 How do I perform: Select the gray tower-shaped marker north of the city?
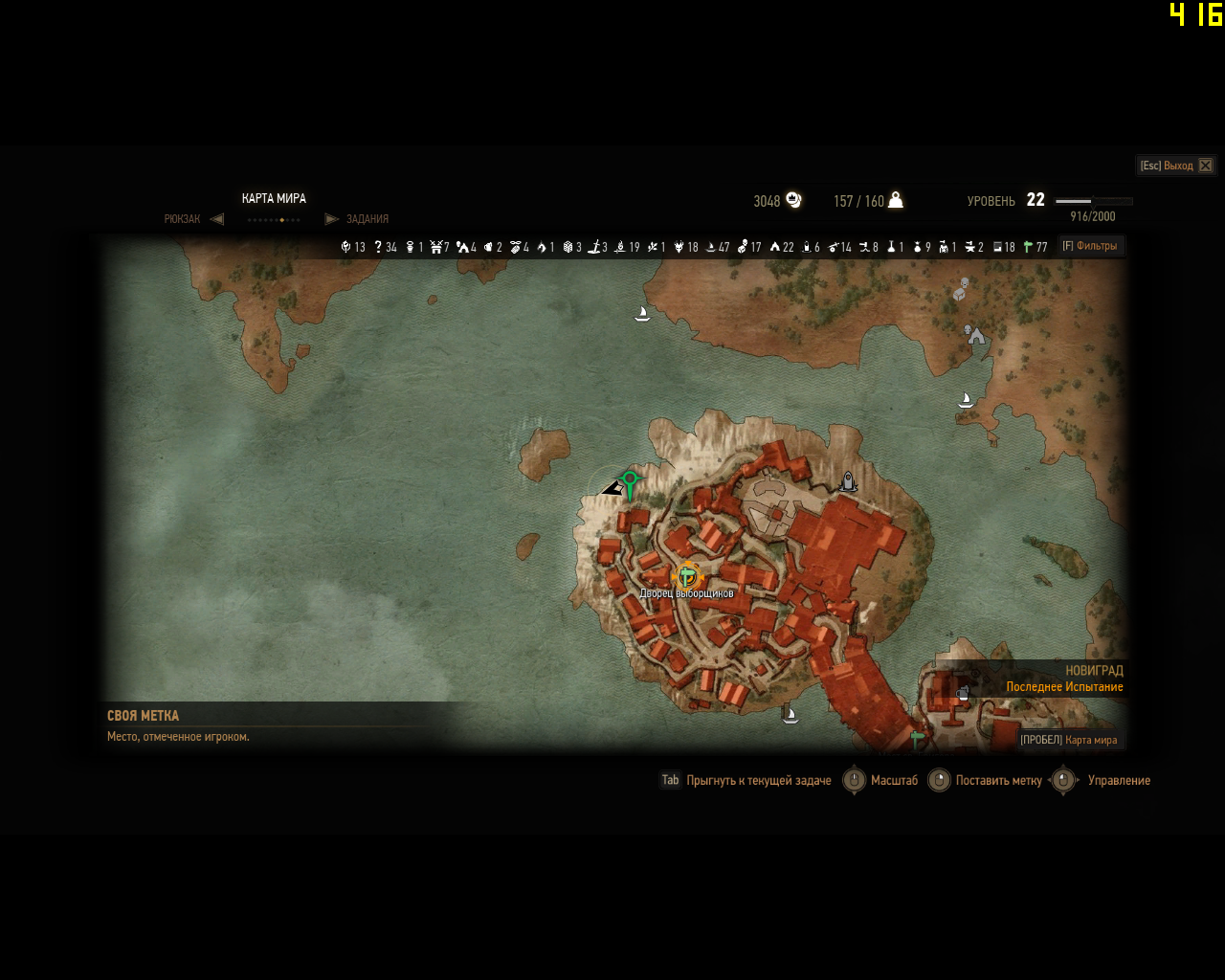click(847, 481)
